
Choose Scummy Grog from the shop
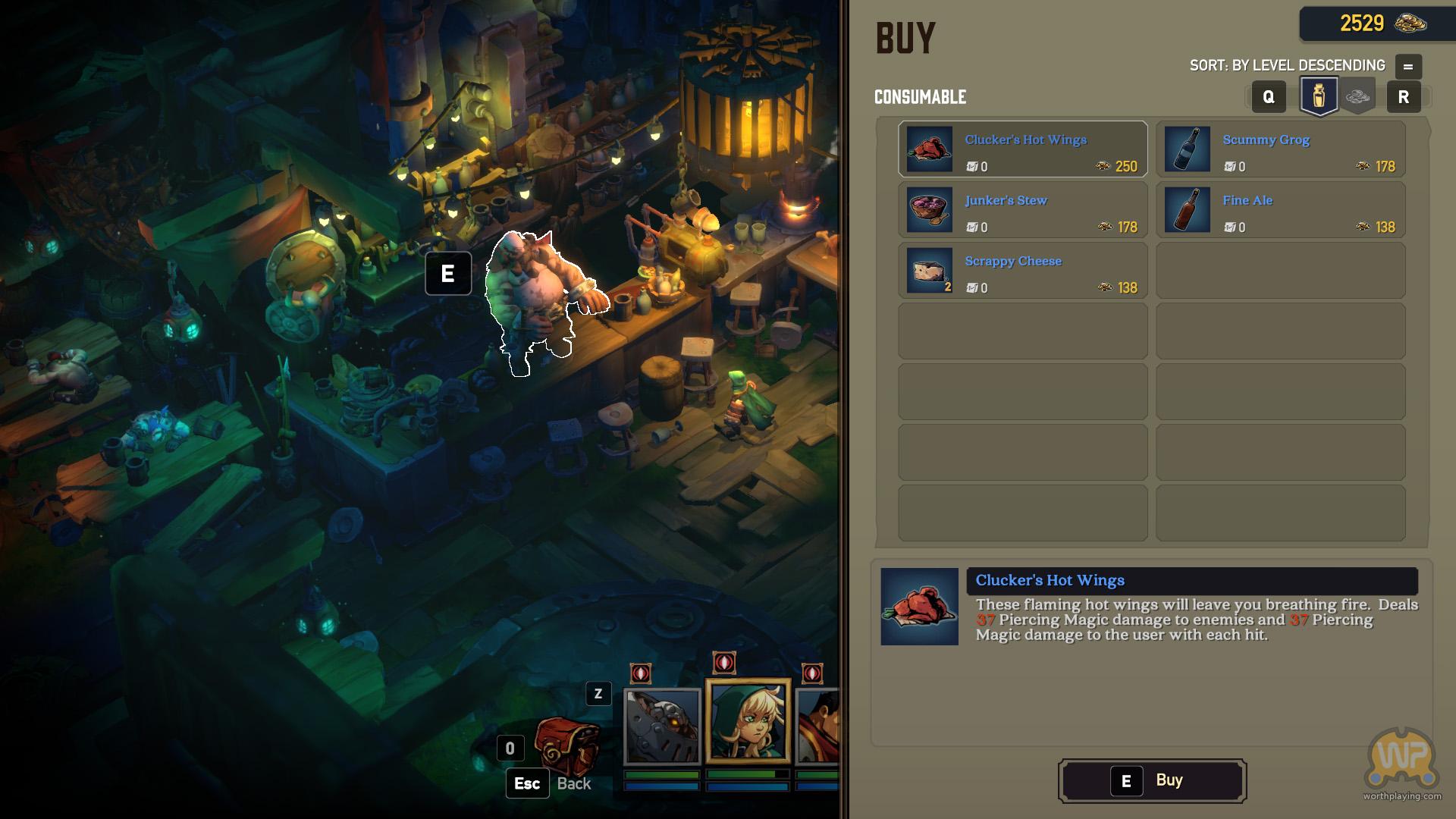(x=1280, y=149)
